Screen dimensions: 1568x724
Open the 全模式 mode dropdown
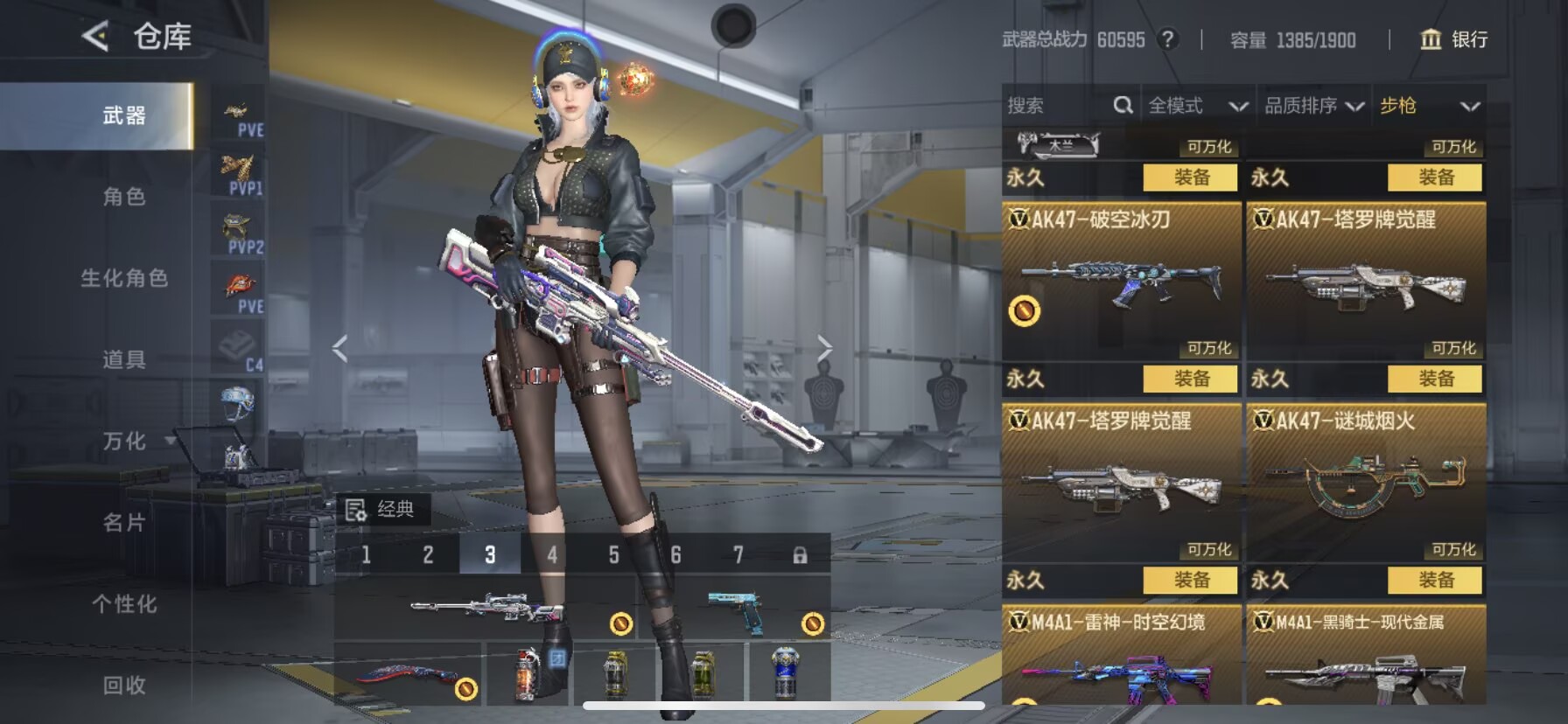point(1196,106)
